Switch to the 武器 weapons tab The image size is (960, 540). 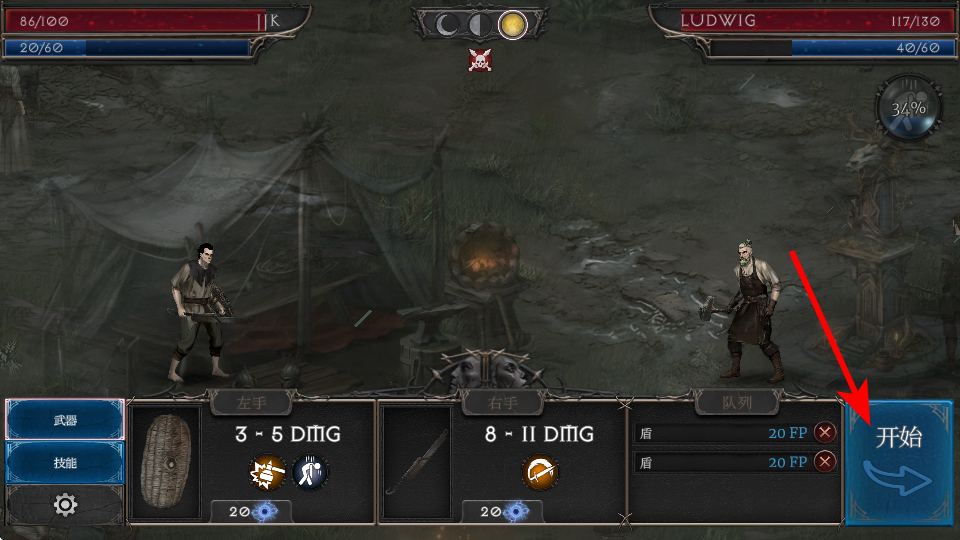click(x=65, y=420)
